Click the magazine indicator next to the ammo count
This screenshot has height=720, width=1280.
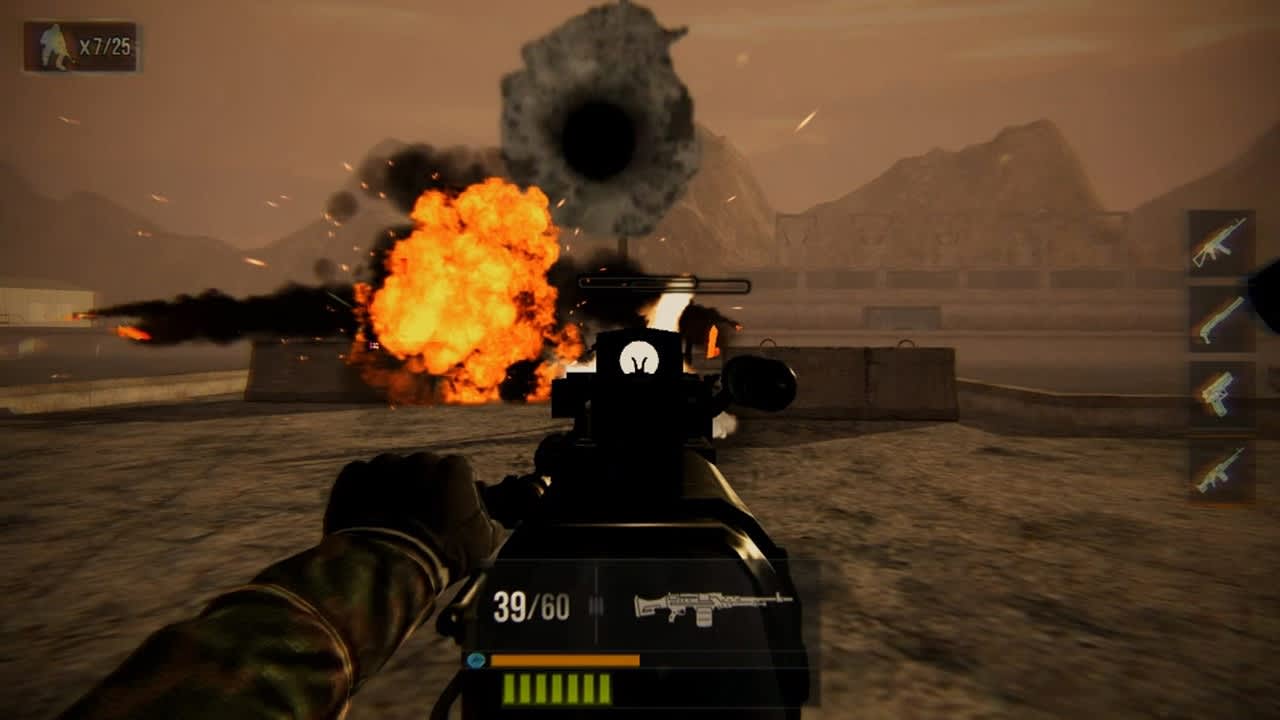597,603
